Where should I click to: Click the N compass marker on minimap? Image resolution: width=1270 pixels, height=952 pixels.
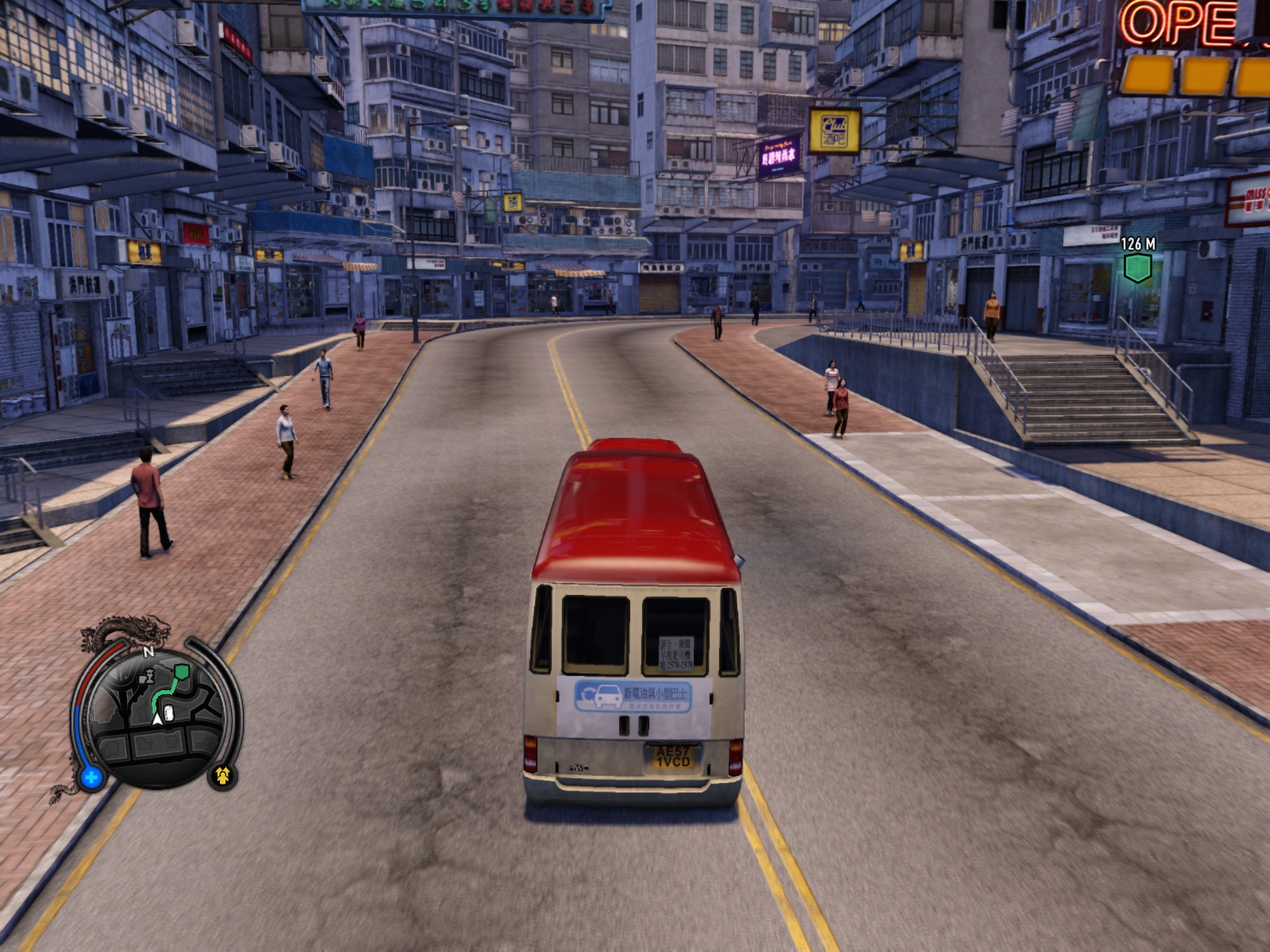[x=148, y=652]
